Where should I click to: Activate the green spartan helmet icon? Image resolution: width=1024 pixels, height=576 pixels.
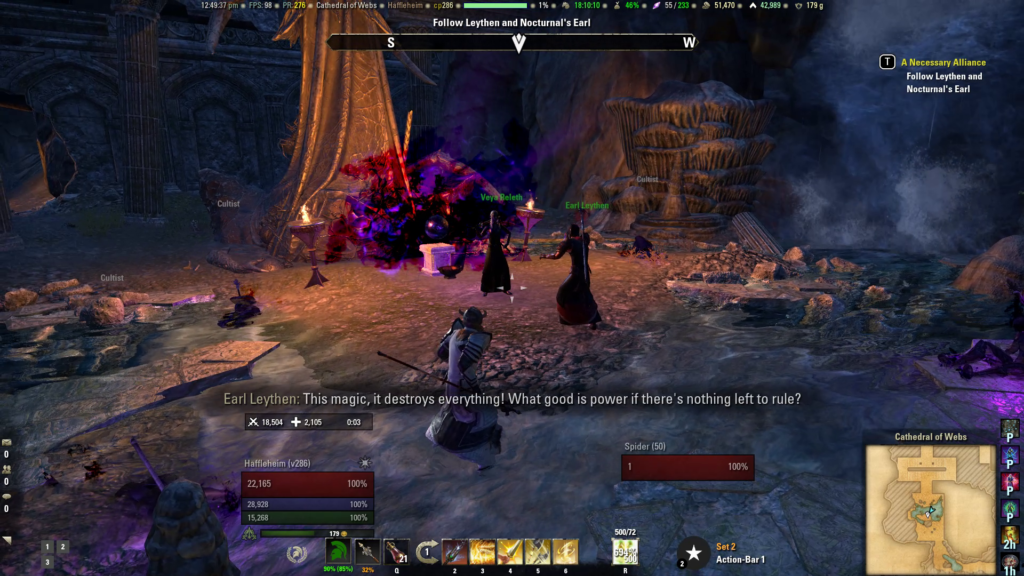coord(338,551)
